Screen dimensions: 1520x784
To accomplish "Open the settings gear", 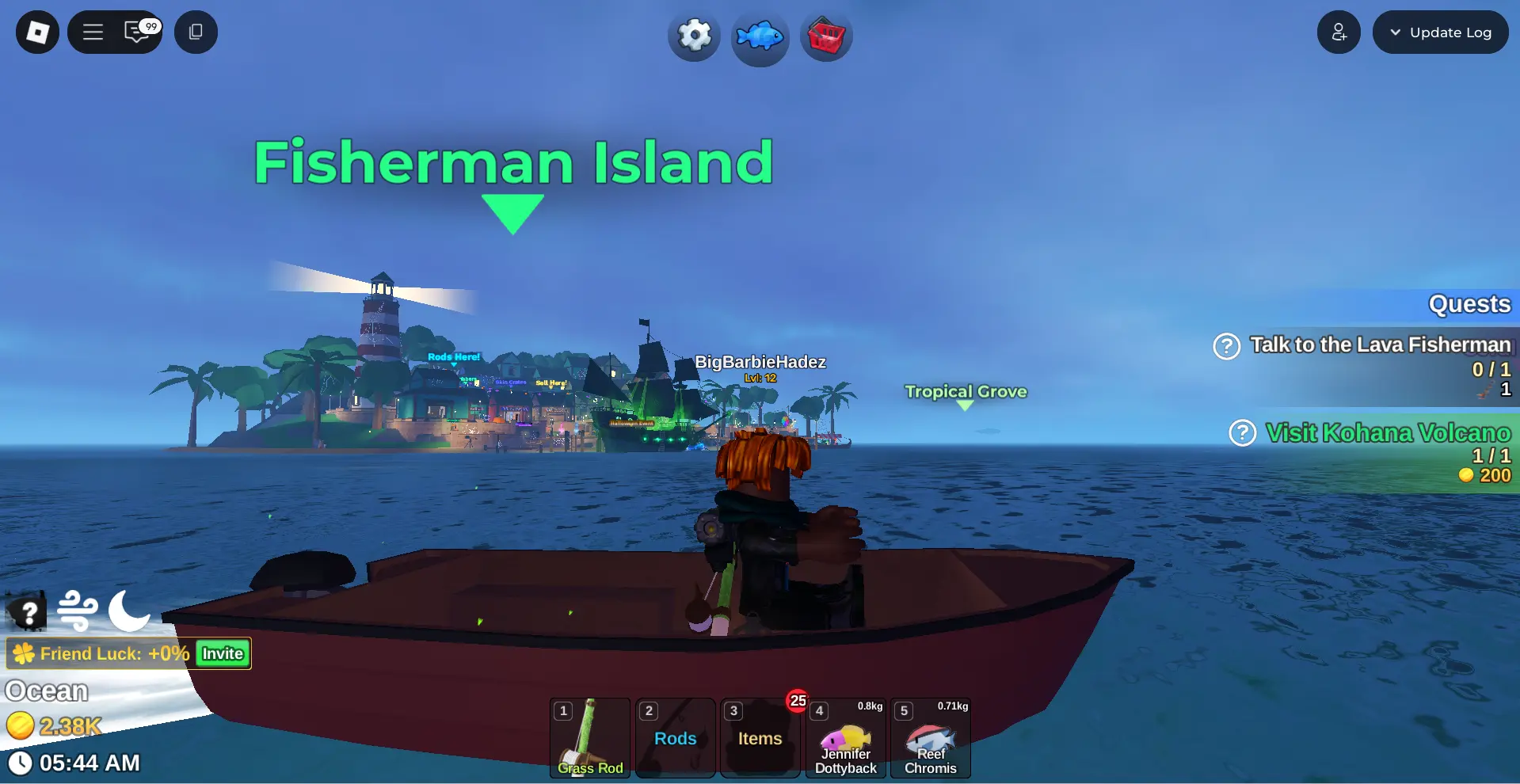I will tap(693, 36).
